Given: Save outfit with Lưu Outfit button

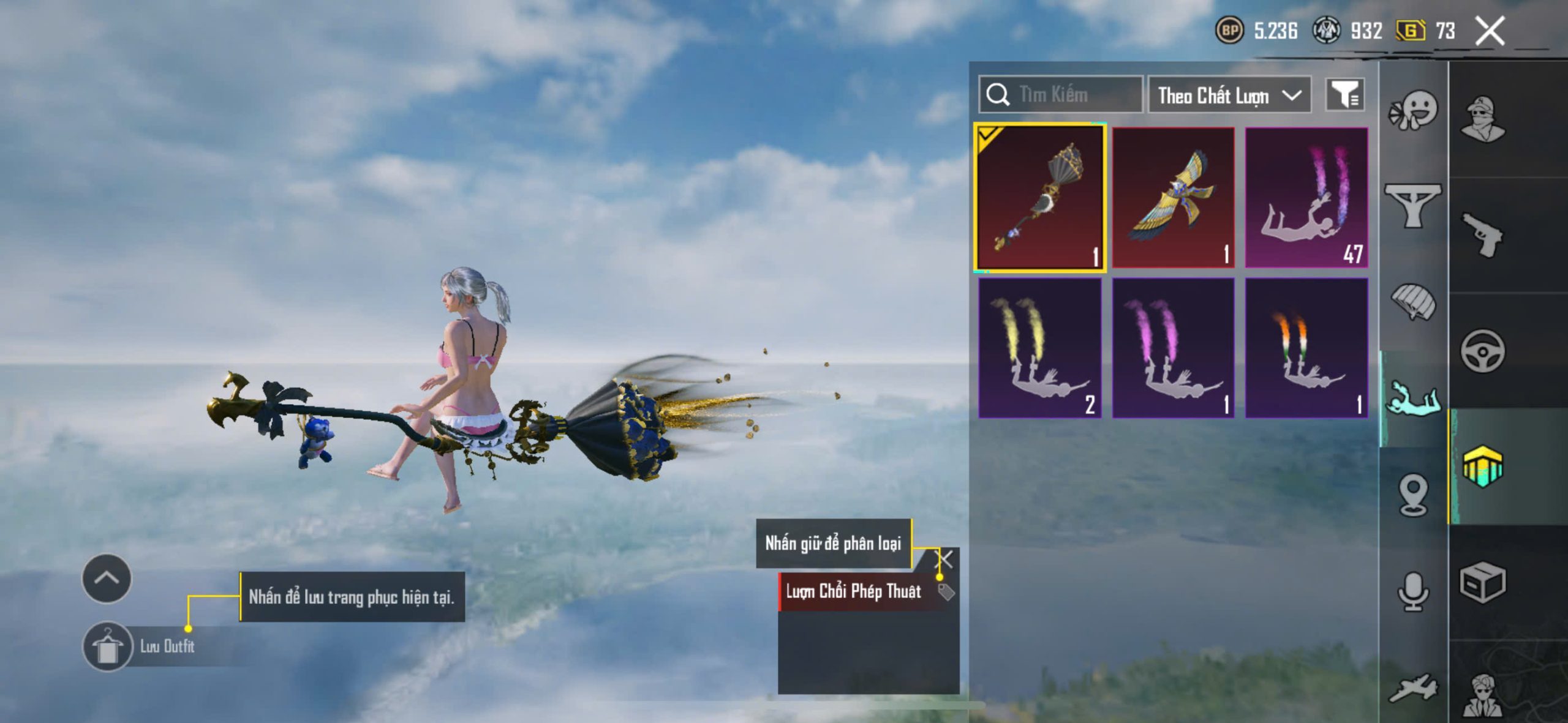Looking at the screenshot, I should [109, 646].
